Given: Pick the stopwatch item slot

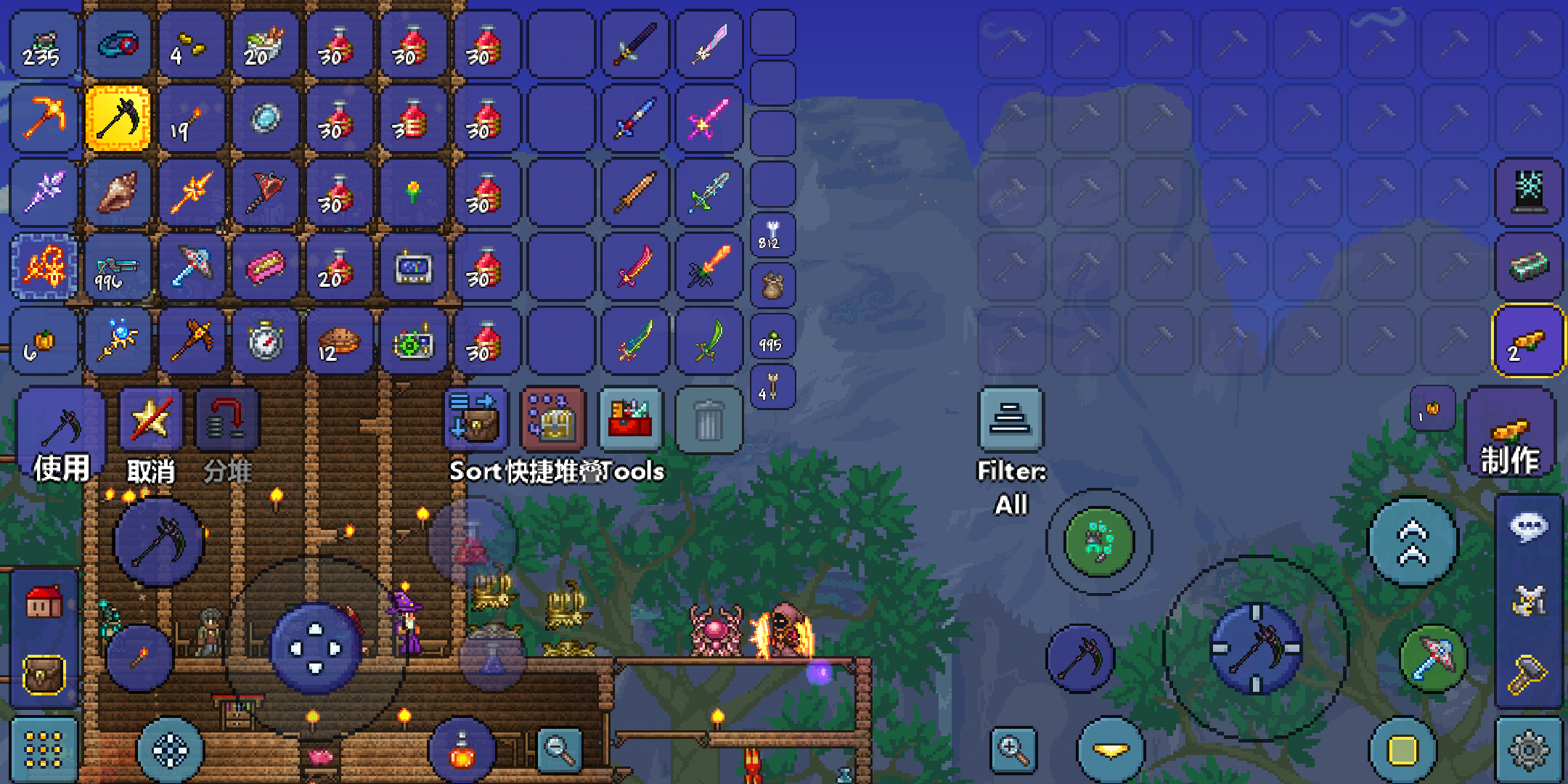Looking at the screenshot, I should (x=266, y=340).
